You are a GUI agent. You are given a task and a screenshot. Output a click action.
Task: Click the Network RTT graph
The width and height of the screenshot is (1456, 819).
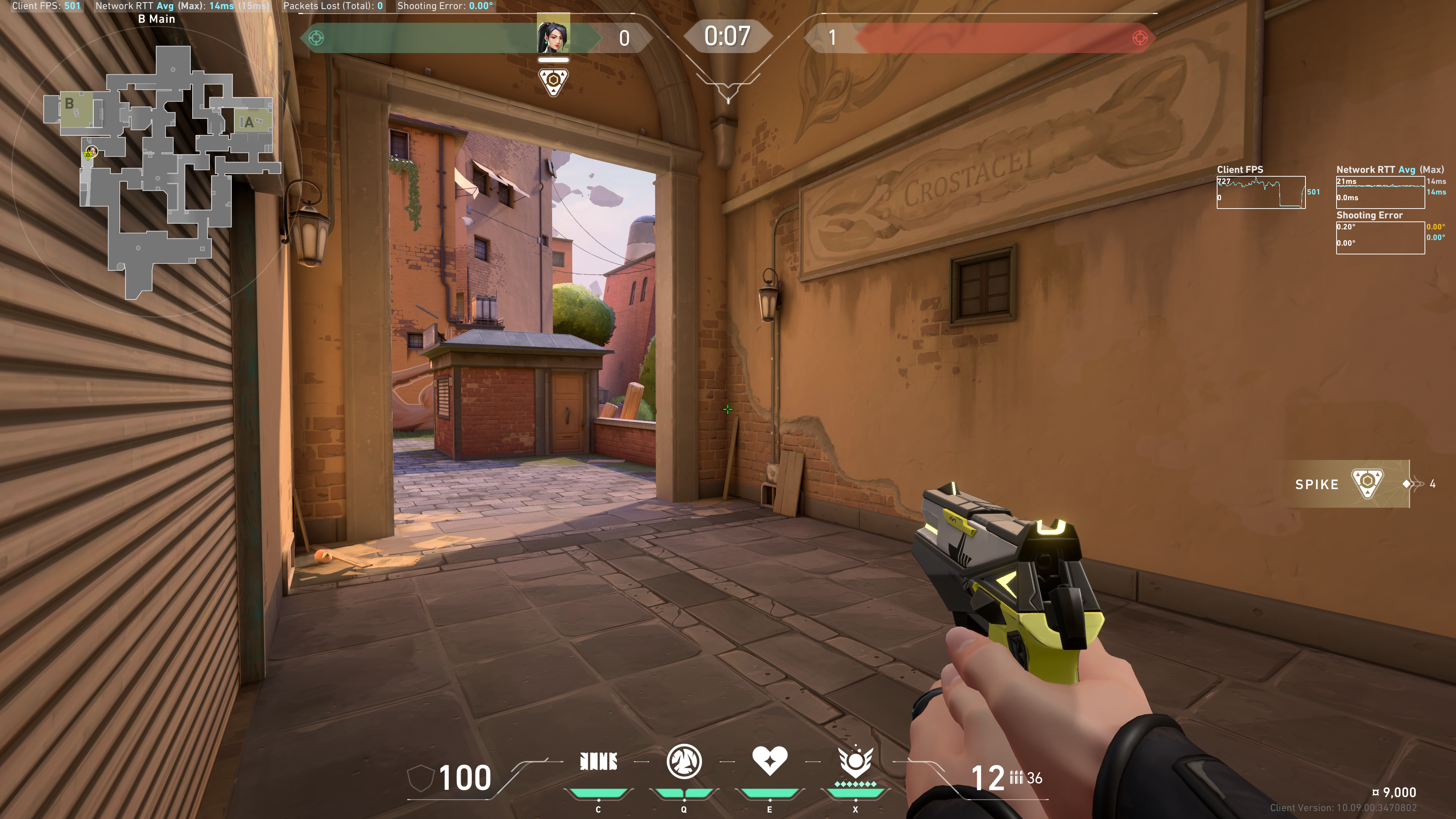point(1380,193)
